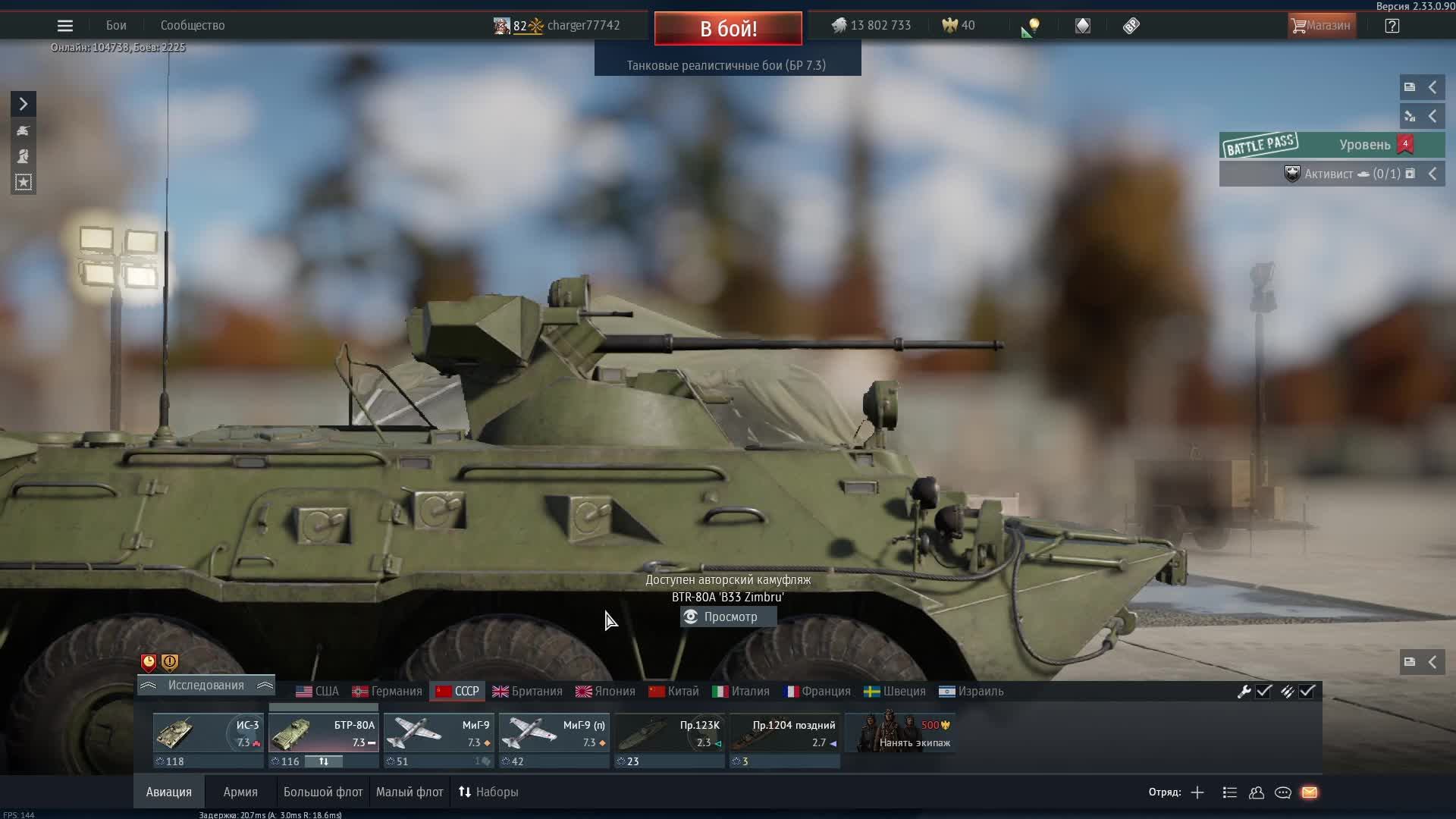This screenshot has height=819, width=1456.
Task: Open the contacts friends icon
Action: point(1257,792)
